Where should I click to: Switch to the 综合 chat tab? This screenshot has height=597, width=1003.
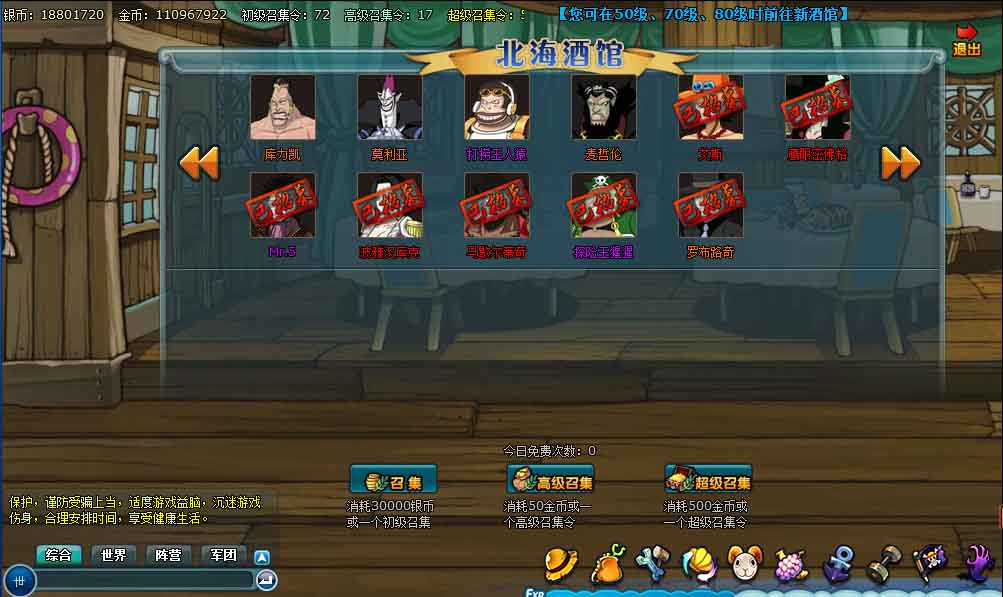59,555
